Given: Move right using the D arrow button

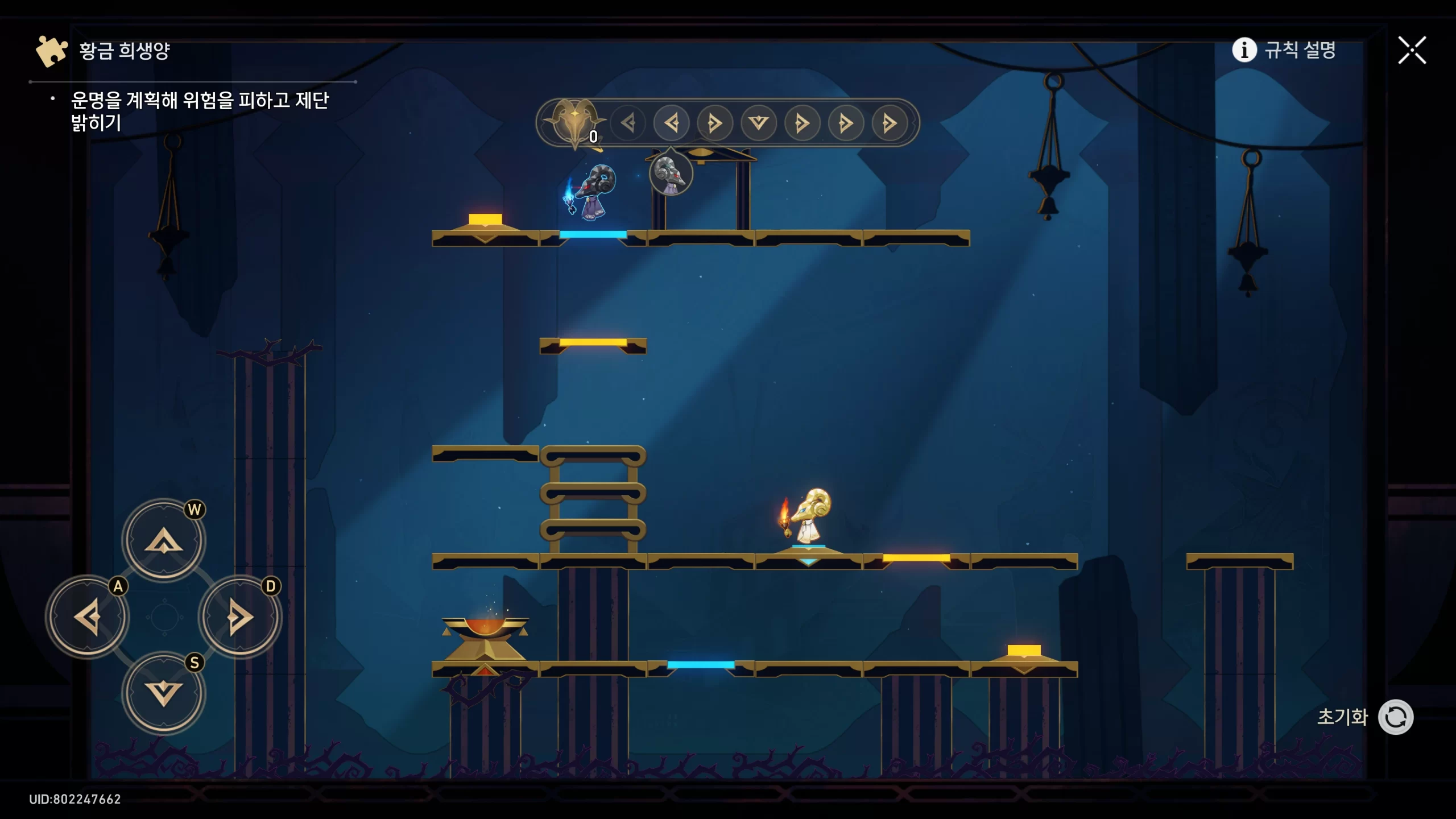Looking at the screenshot, I should click(240, 617).
